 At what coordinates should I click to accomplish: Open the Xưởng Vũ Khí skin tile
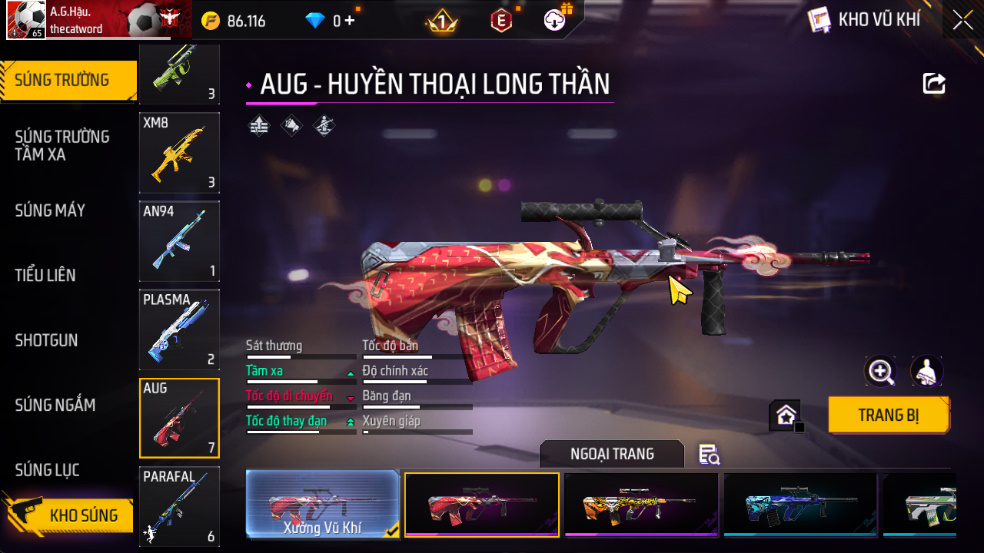click(322, 505)
